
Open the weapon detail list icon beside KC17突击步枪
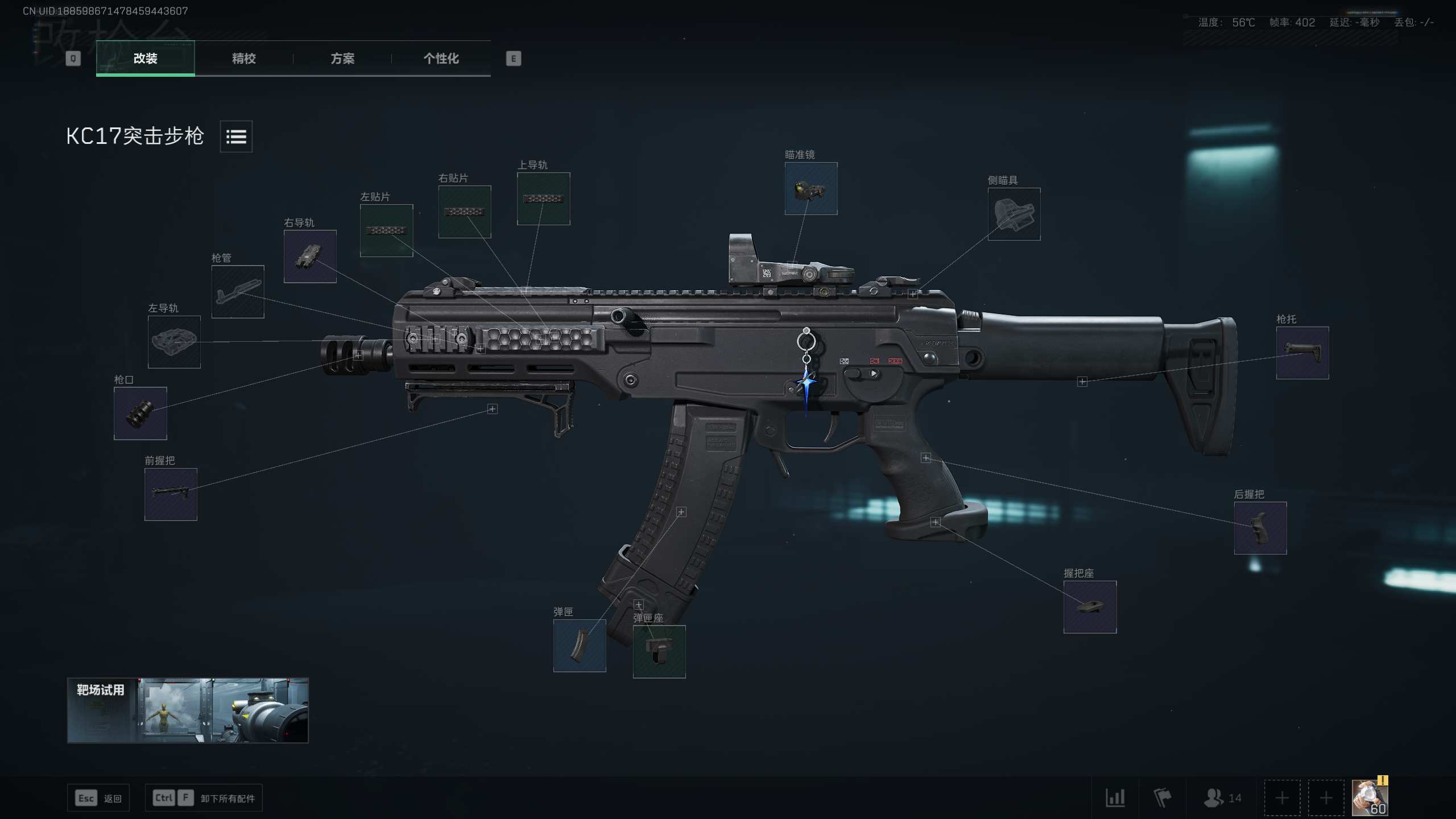point(236,136)
